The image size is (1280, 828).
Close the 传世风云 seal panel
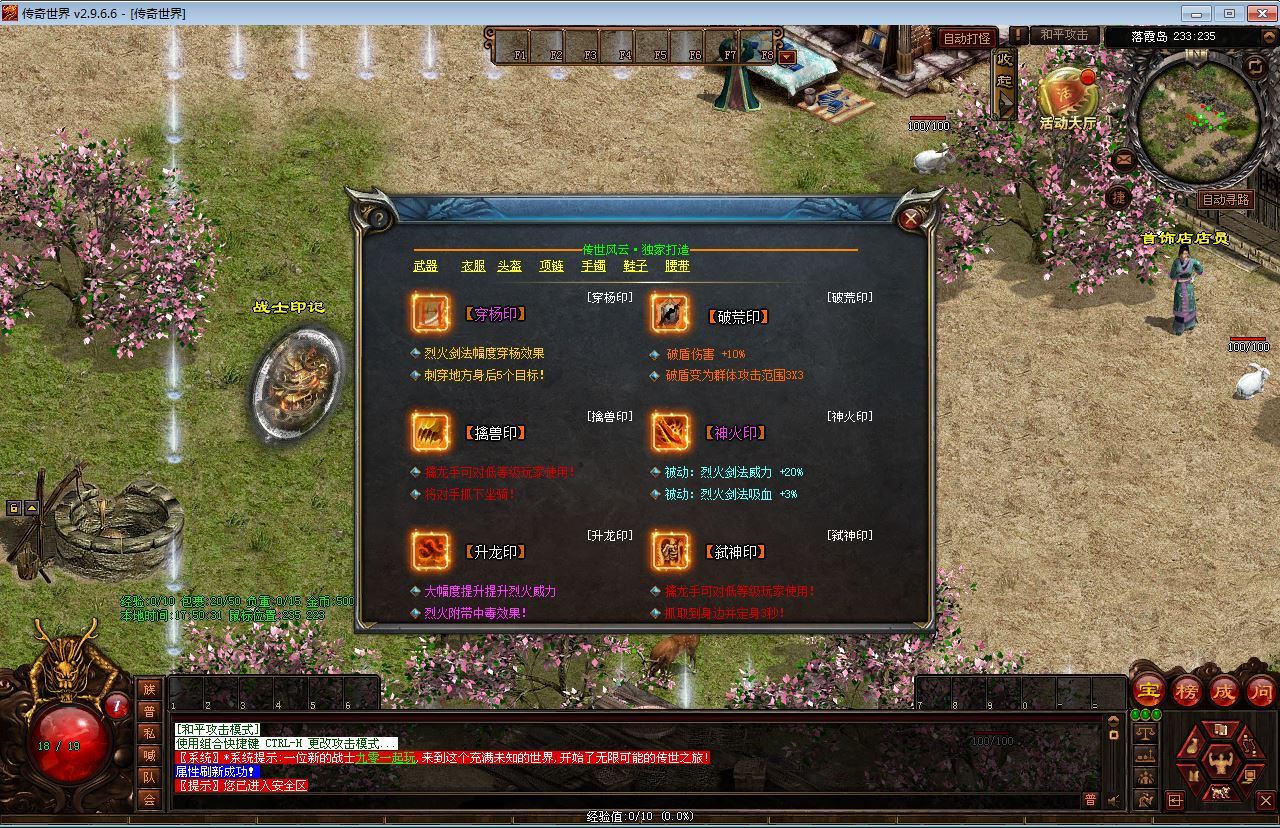910,218
